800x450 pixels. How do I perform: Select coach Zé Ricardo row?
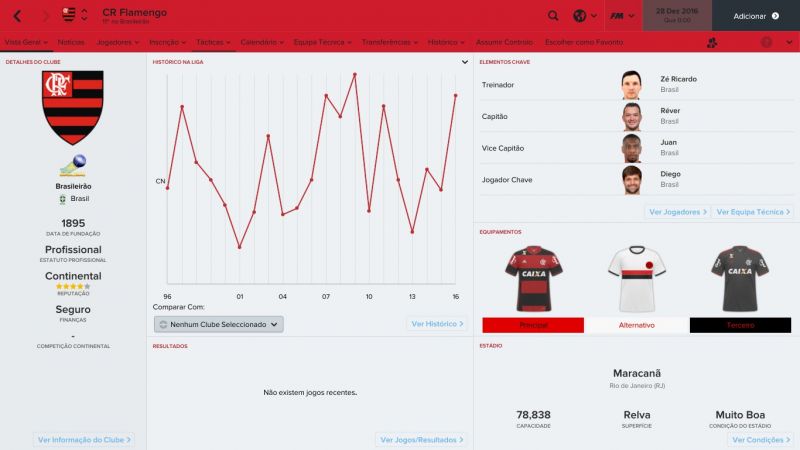pyautogui.click(x=634, y=85)
